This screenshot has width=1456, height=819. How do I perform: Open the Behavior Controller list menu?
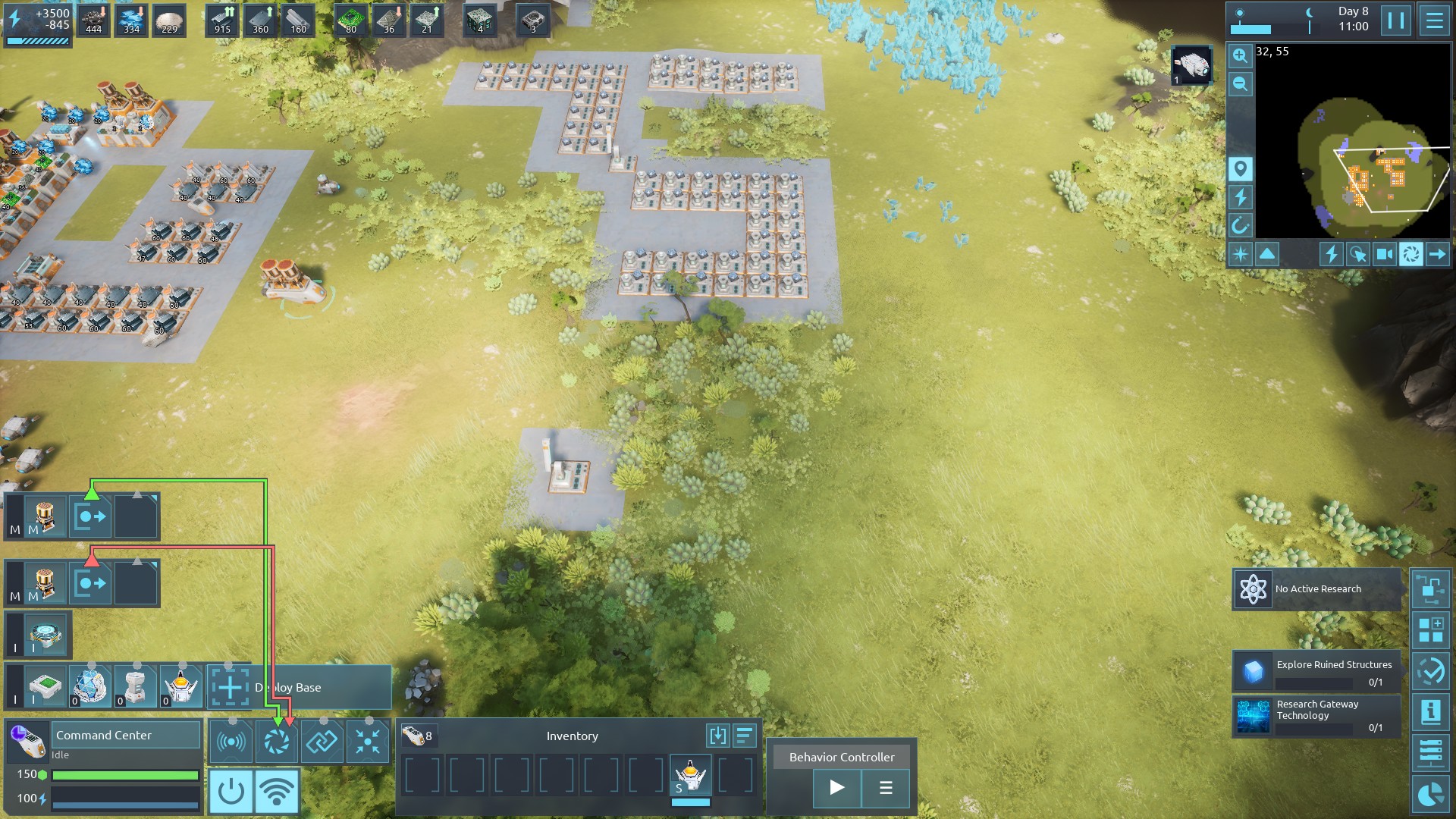coord(885,787)
